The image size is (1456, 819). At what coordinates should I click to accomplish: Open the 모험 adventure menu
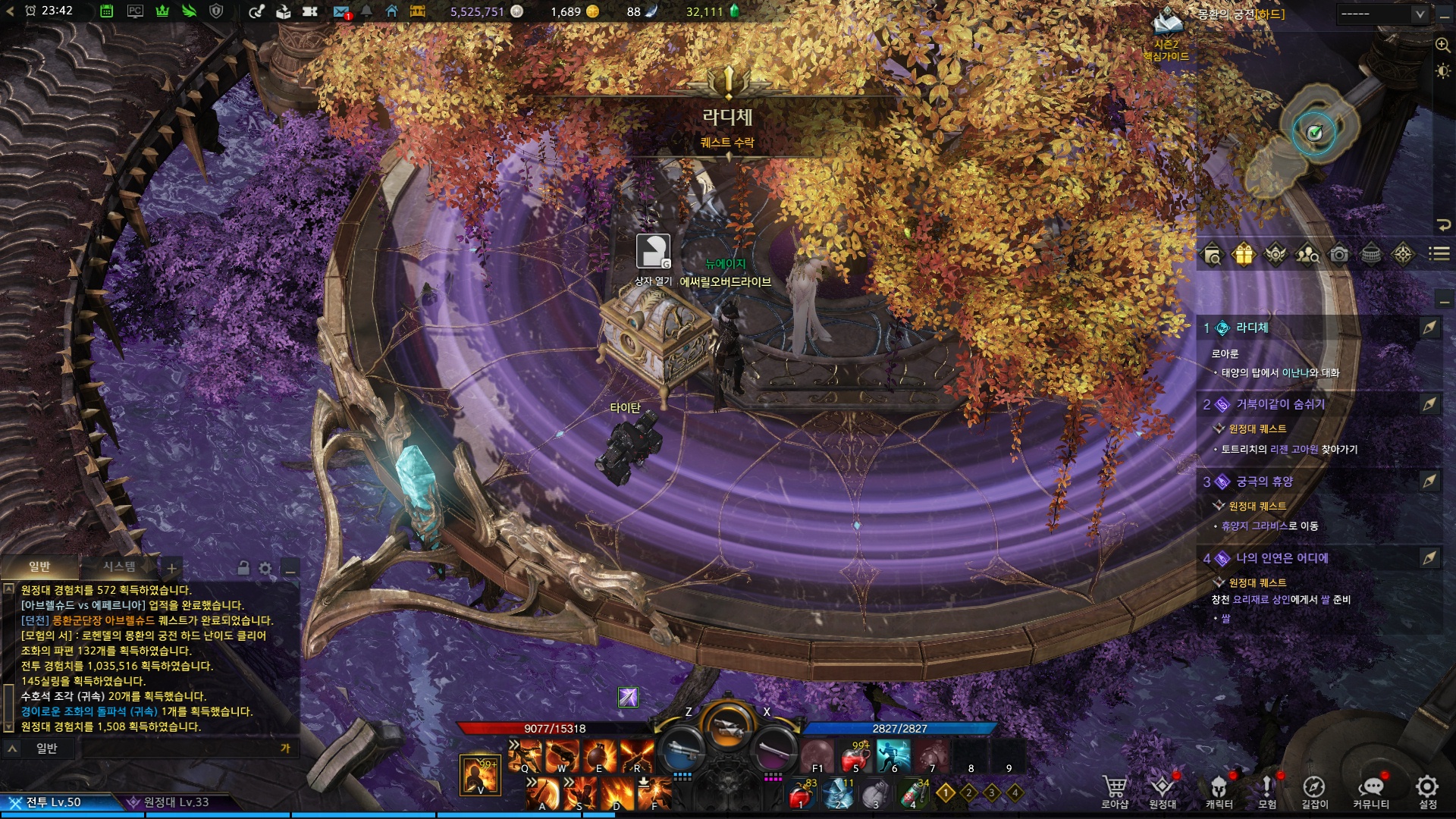coord(1266,789)
